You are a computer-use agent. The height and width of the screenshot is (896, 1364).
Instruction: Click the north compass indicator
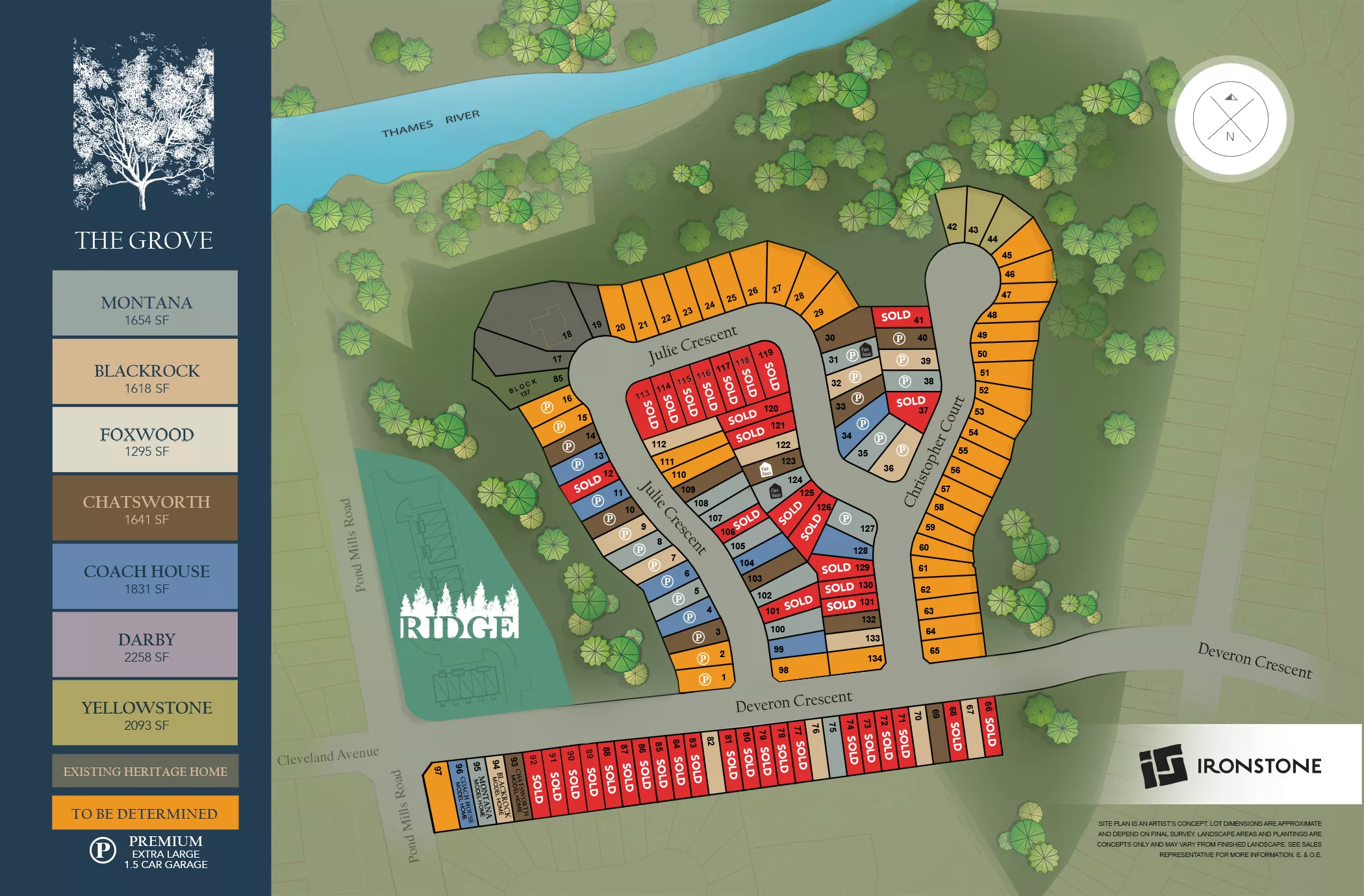(x=1230, y=119)
